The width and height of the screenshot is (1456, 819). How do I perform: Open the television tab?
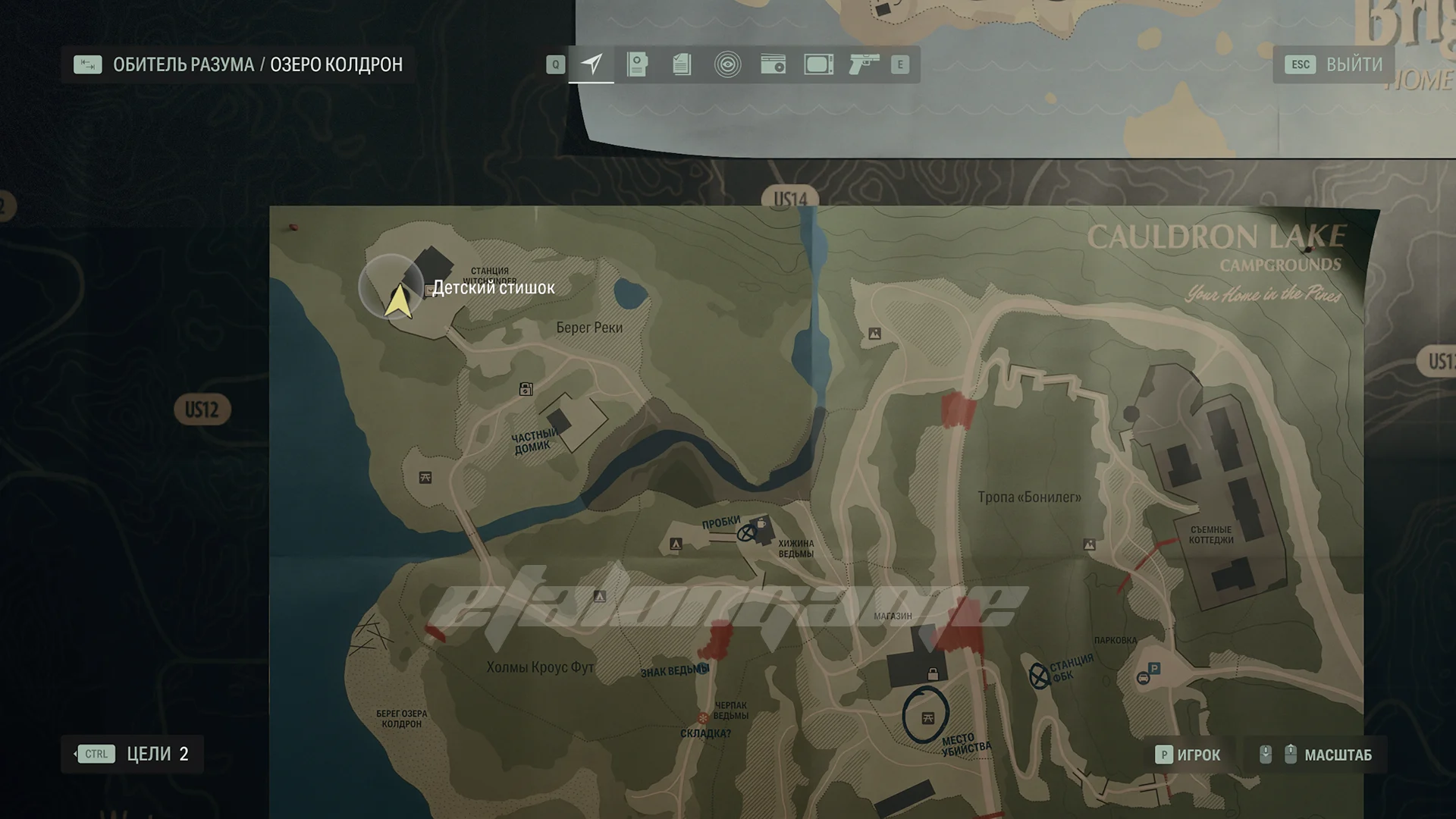pyautogui.click(x=818, y=64)
